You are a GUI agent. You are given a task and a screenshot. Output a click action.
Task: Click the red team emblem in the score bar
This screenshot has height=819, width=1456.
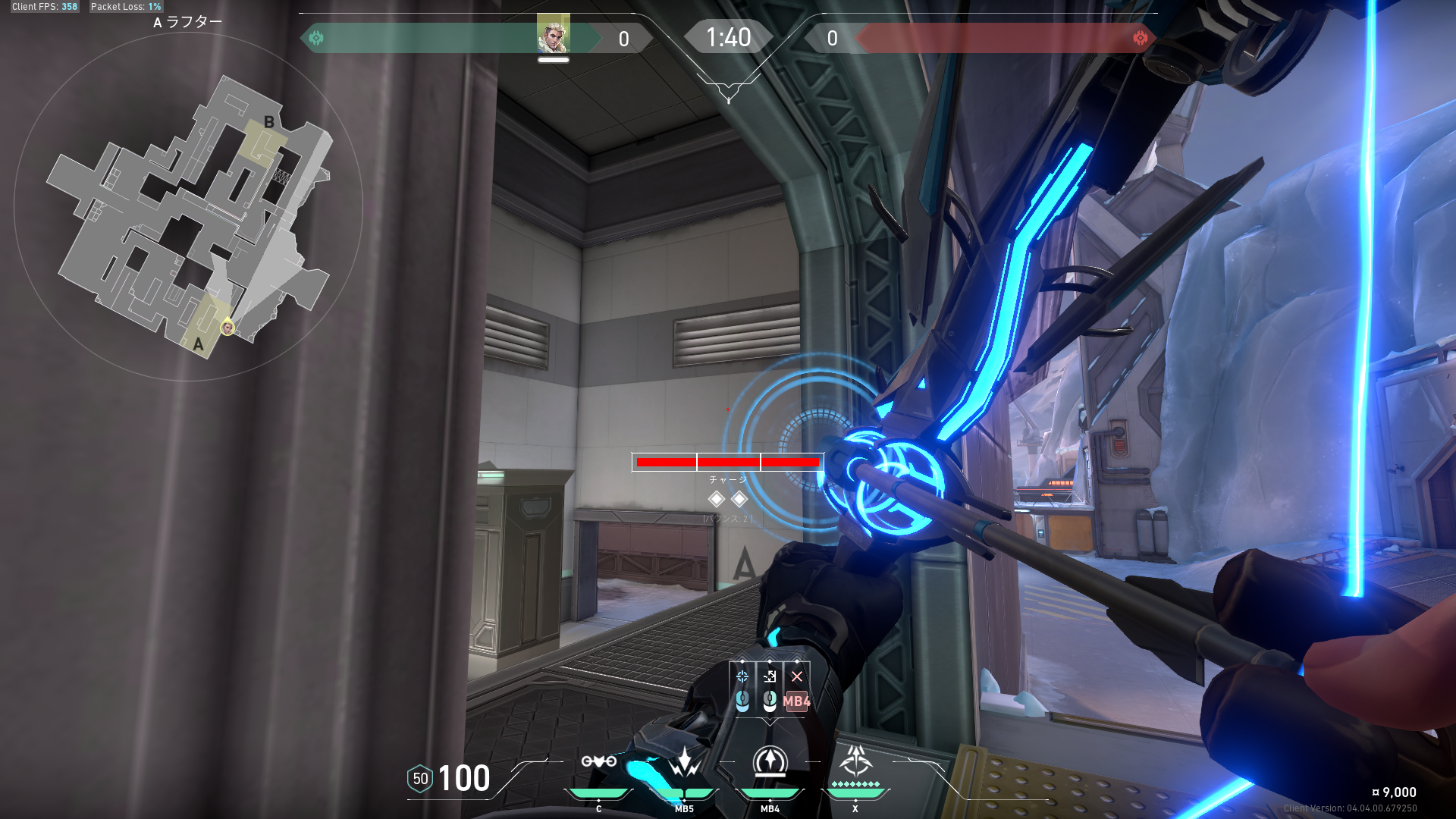[1140, 38]
